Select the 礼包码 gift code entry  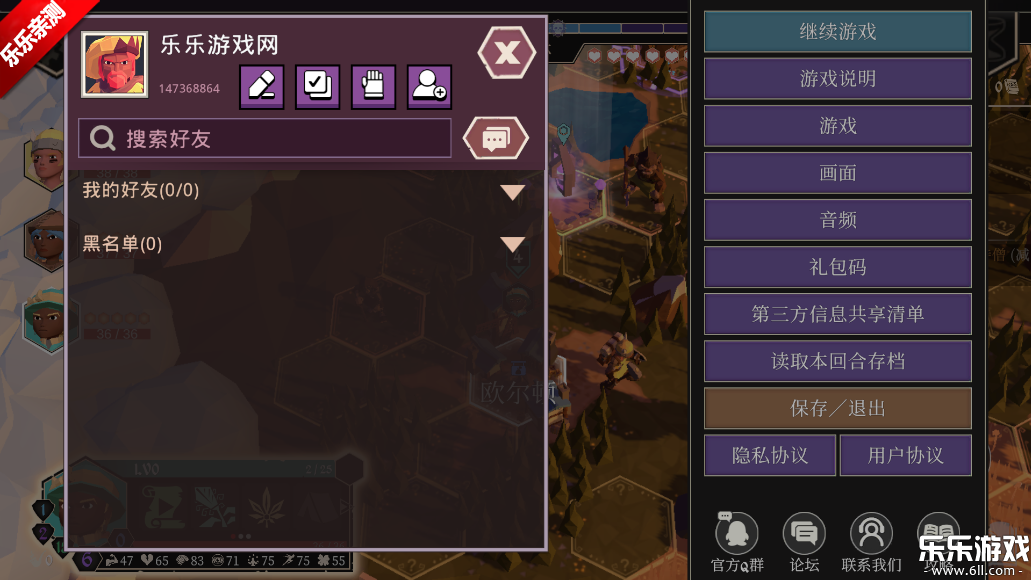pos(838,267)
